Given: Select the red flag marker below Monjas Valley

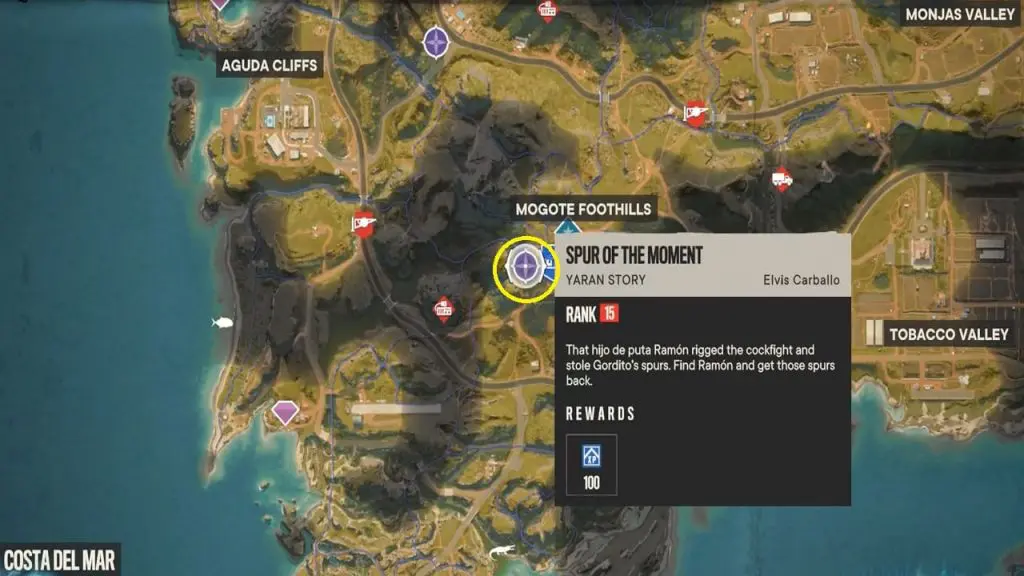Looking at the screenshot, I should pos(695,115).
